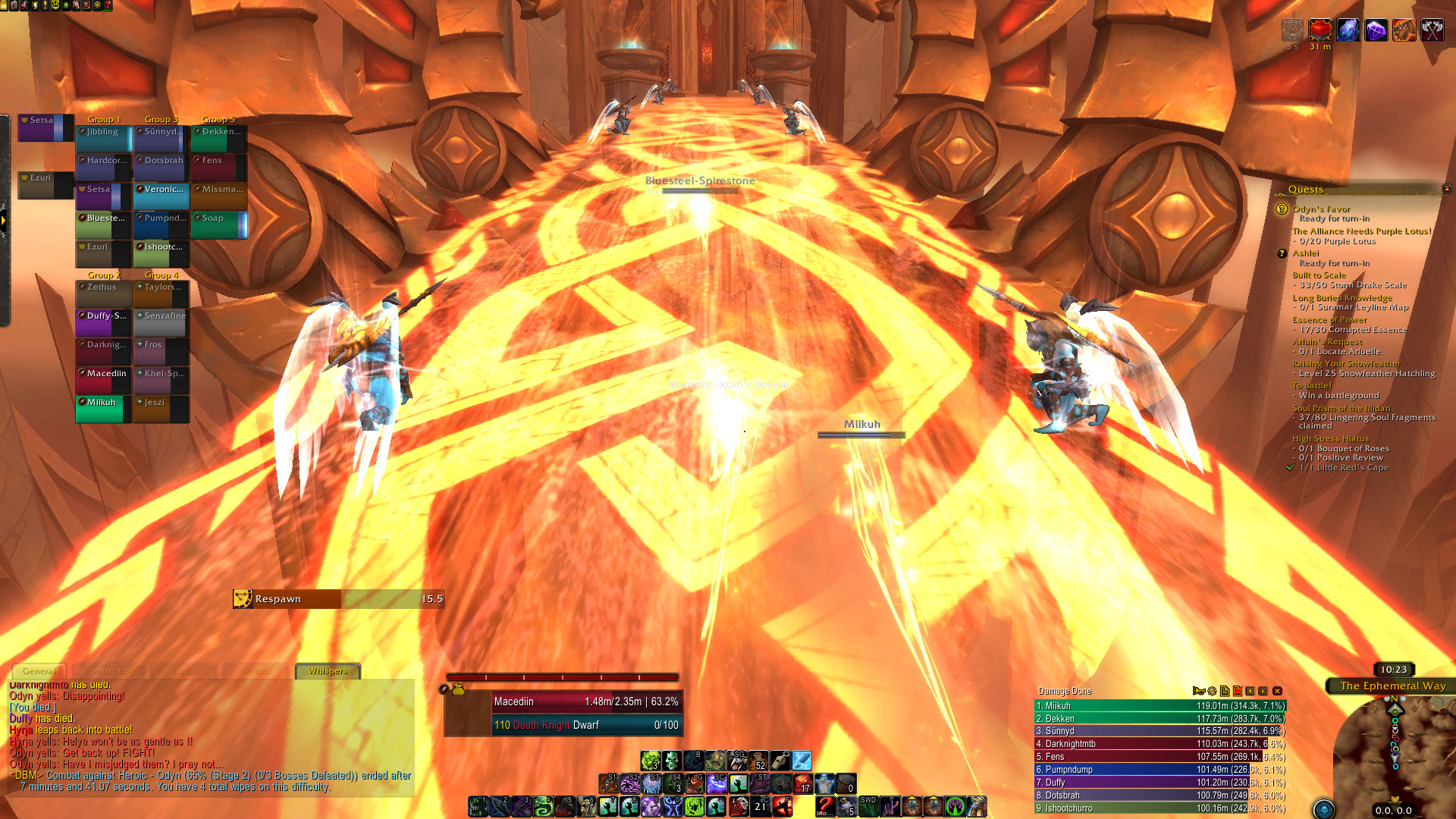
Task: Click the crossed axes buff icon
Action: tap(1432, 30)
